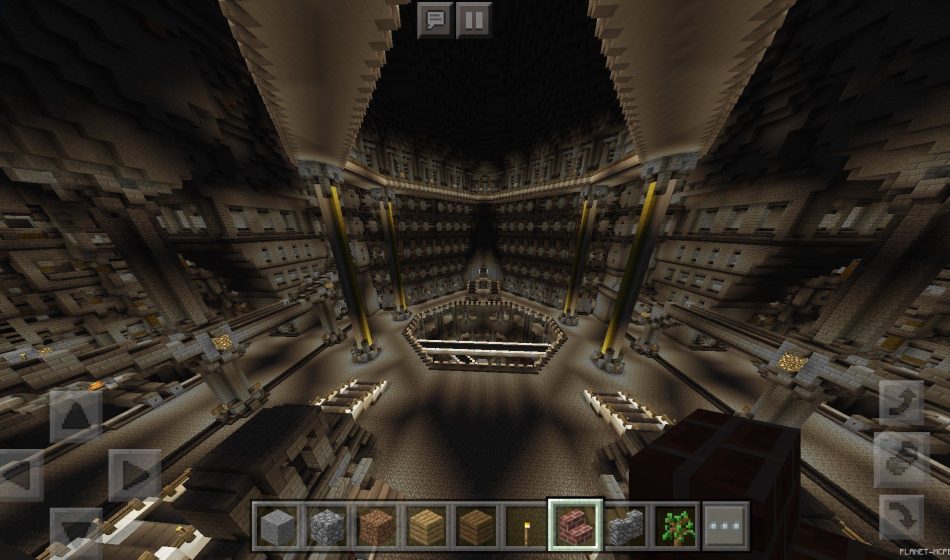This screenshot has width=950, height=560.
Task: Pause the game
Action: click(x=474, y=20)
